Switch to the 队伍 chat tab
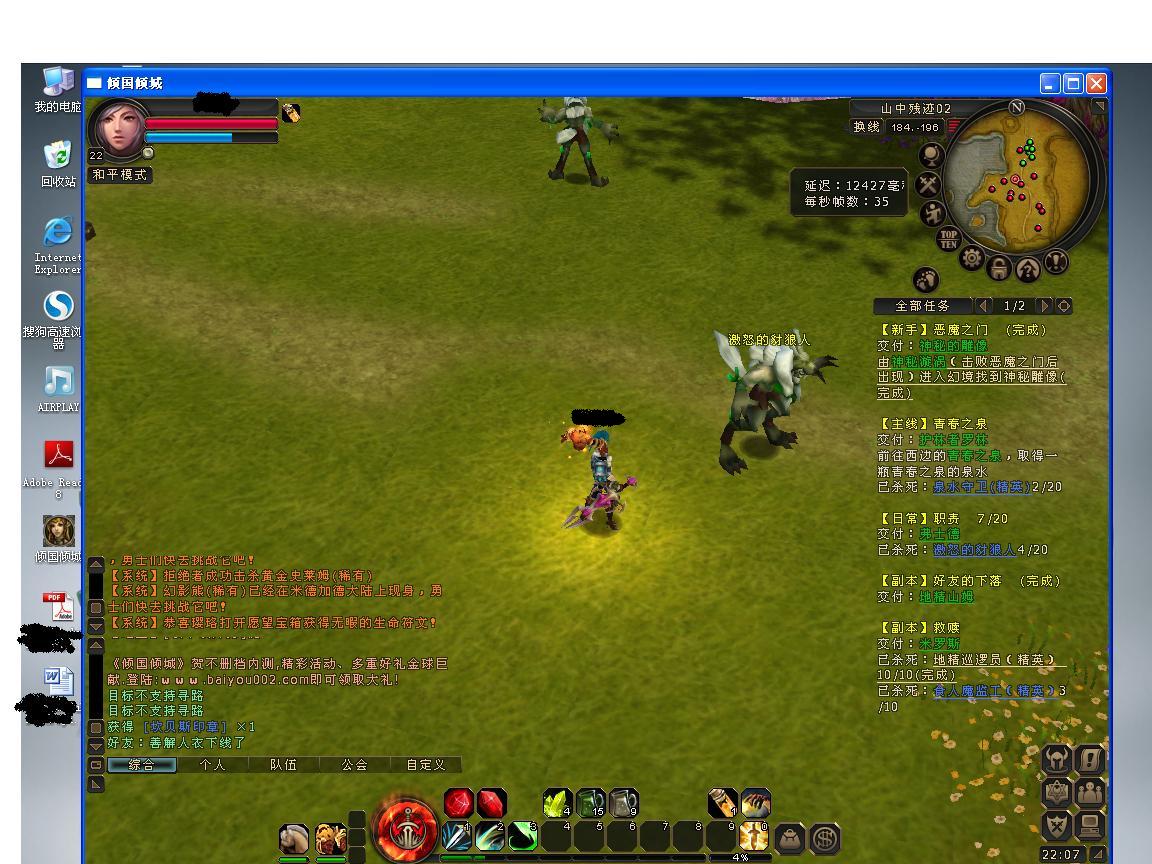The image size is (1152, 864). pyautogui.click(x=283, y=764)
